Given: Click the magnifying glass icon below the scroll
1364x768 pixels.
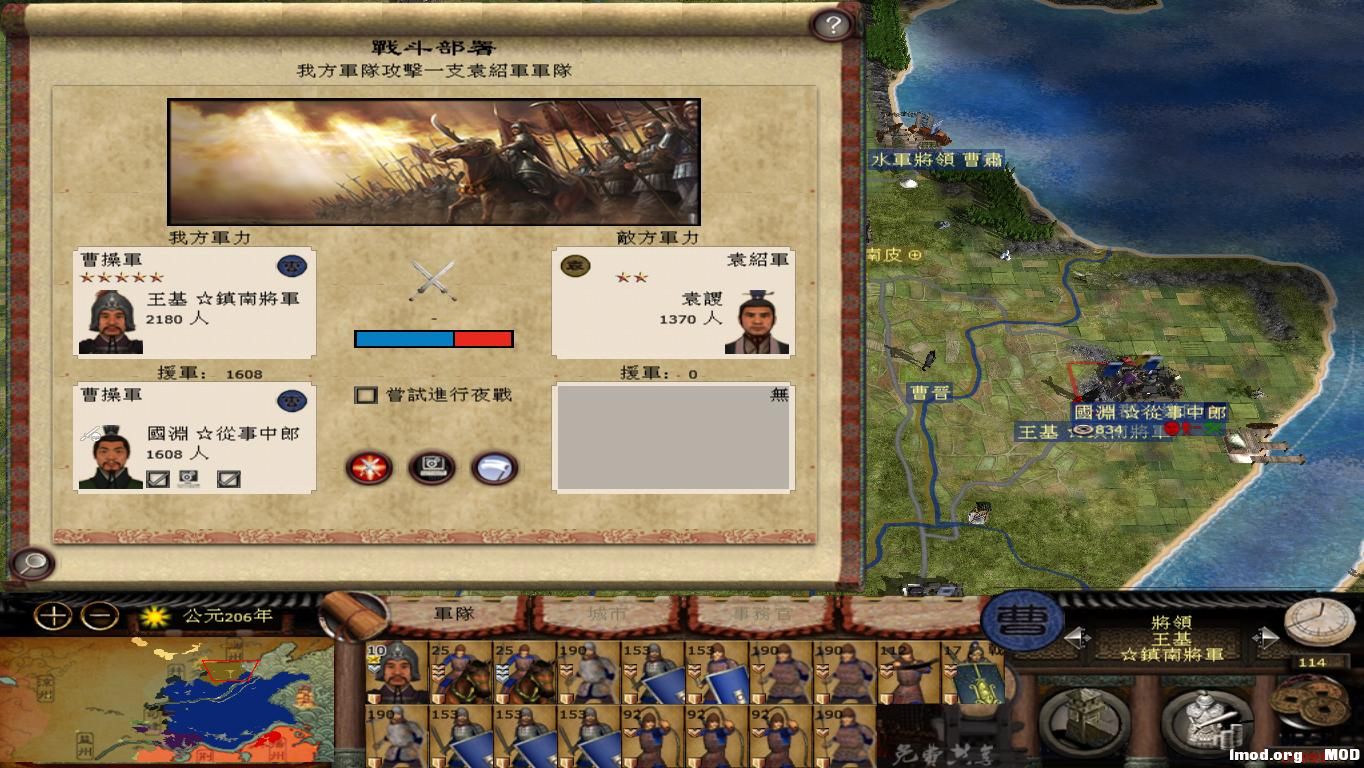Looking at the screenshot, I should tap(32, 565).
